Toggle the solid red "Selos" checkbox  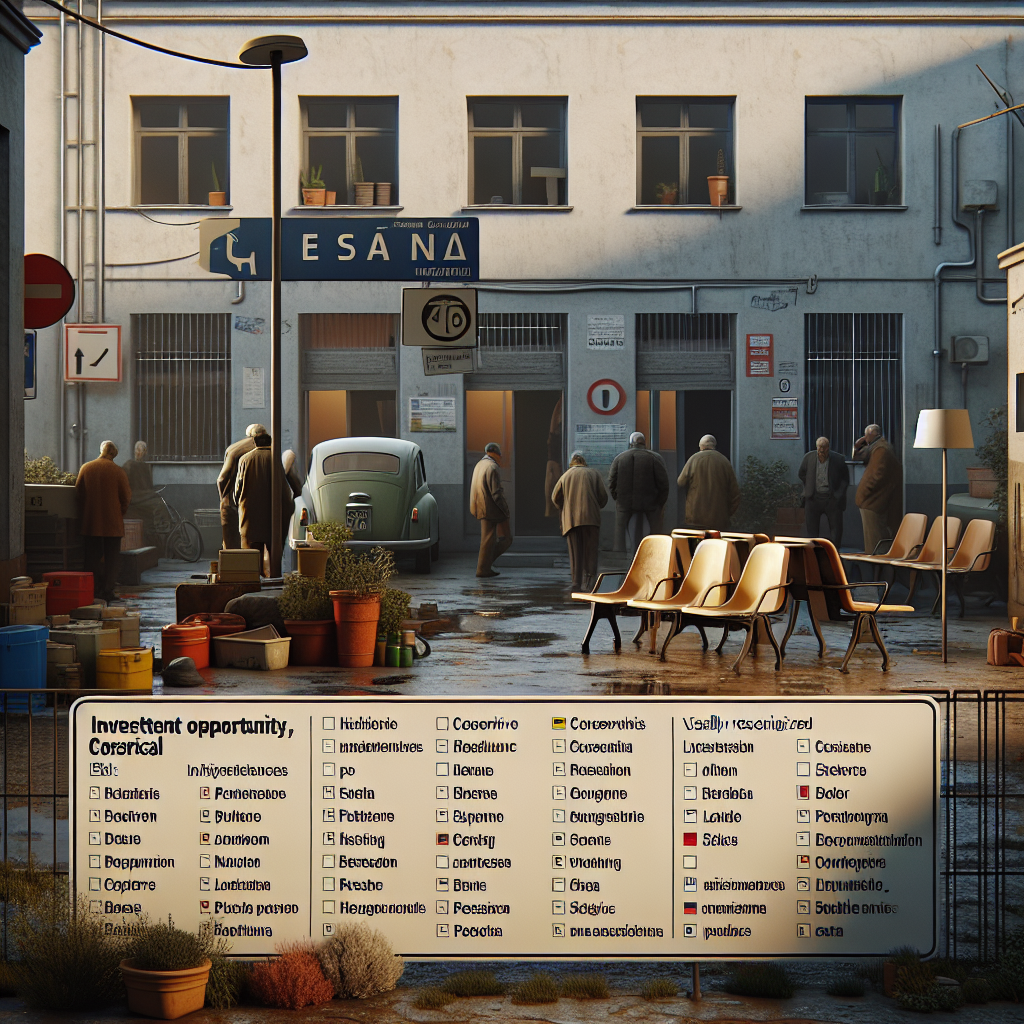pyautogui.click(x=689, y=840)
